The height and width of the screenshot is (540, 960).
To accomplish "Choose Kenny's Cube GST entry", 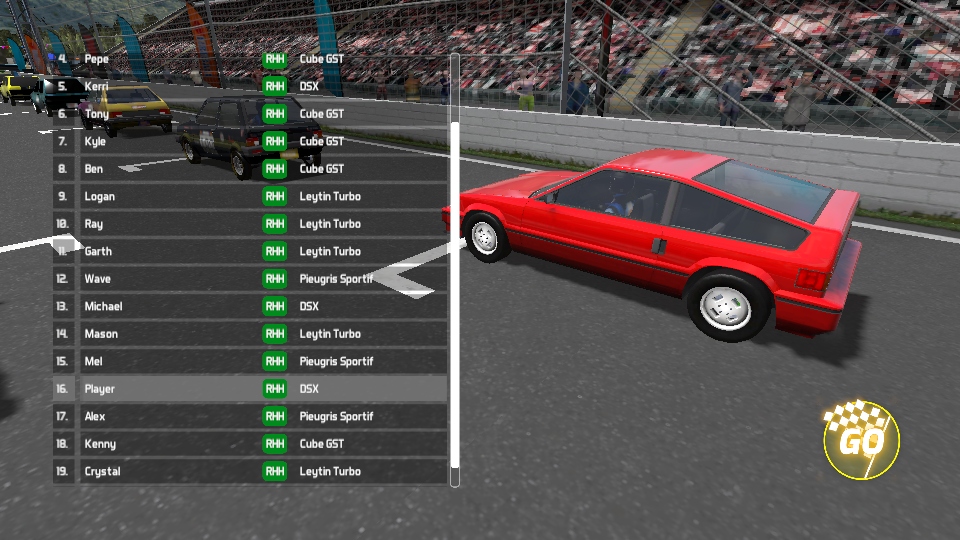I will [250, 444].
